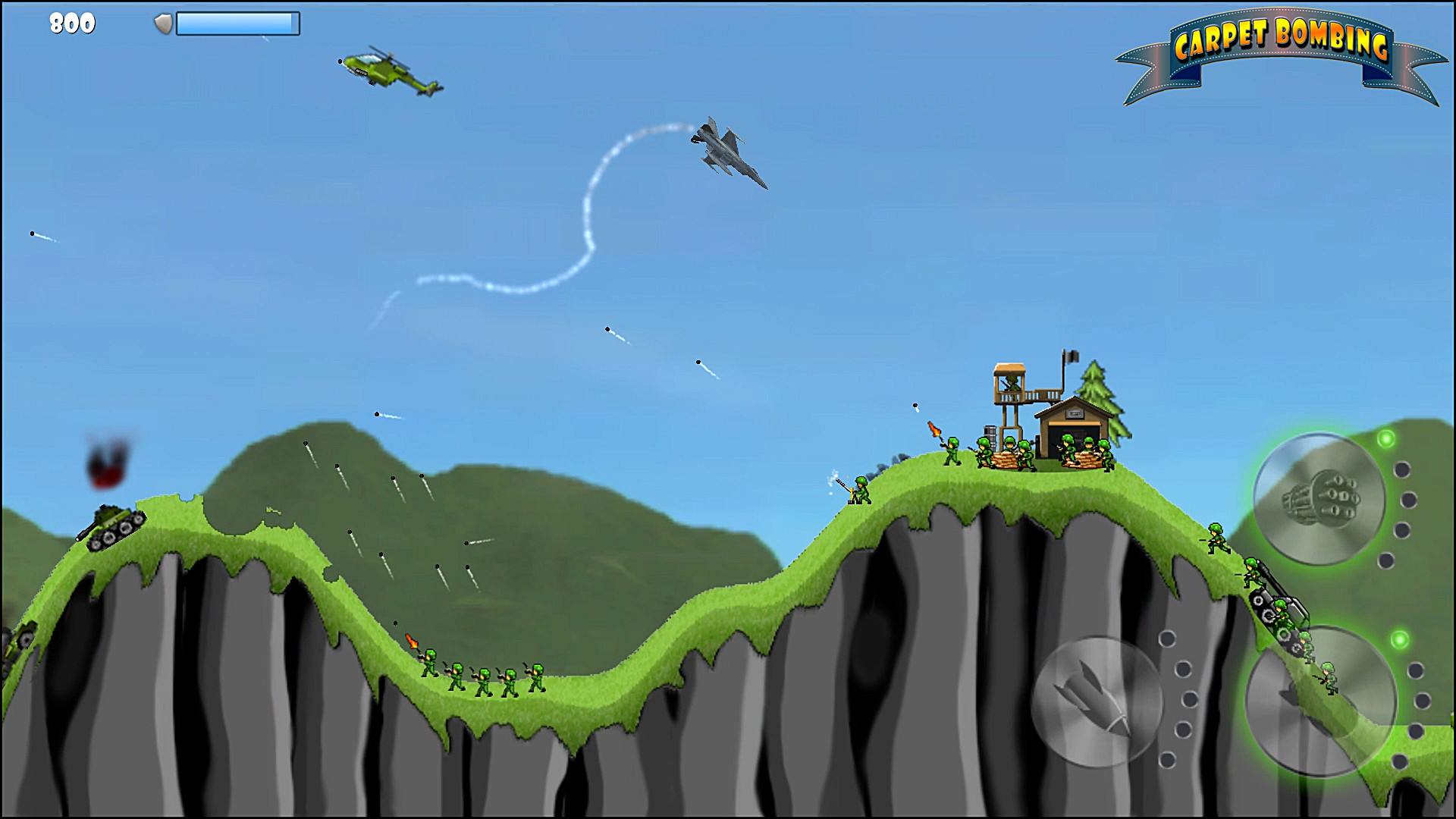This screenshot has width=1456, height=819.
Task: Click the shield icon beside the health bar
Action: 164,23
